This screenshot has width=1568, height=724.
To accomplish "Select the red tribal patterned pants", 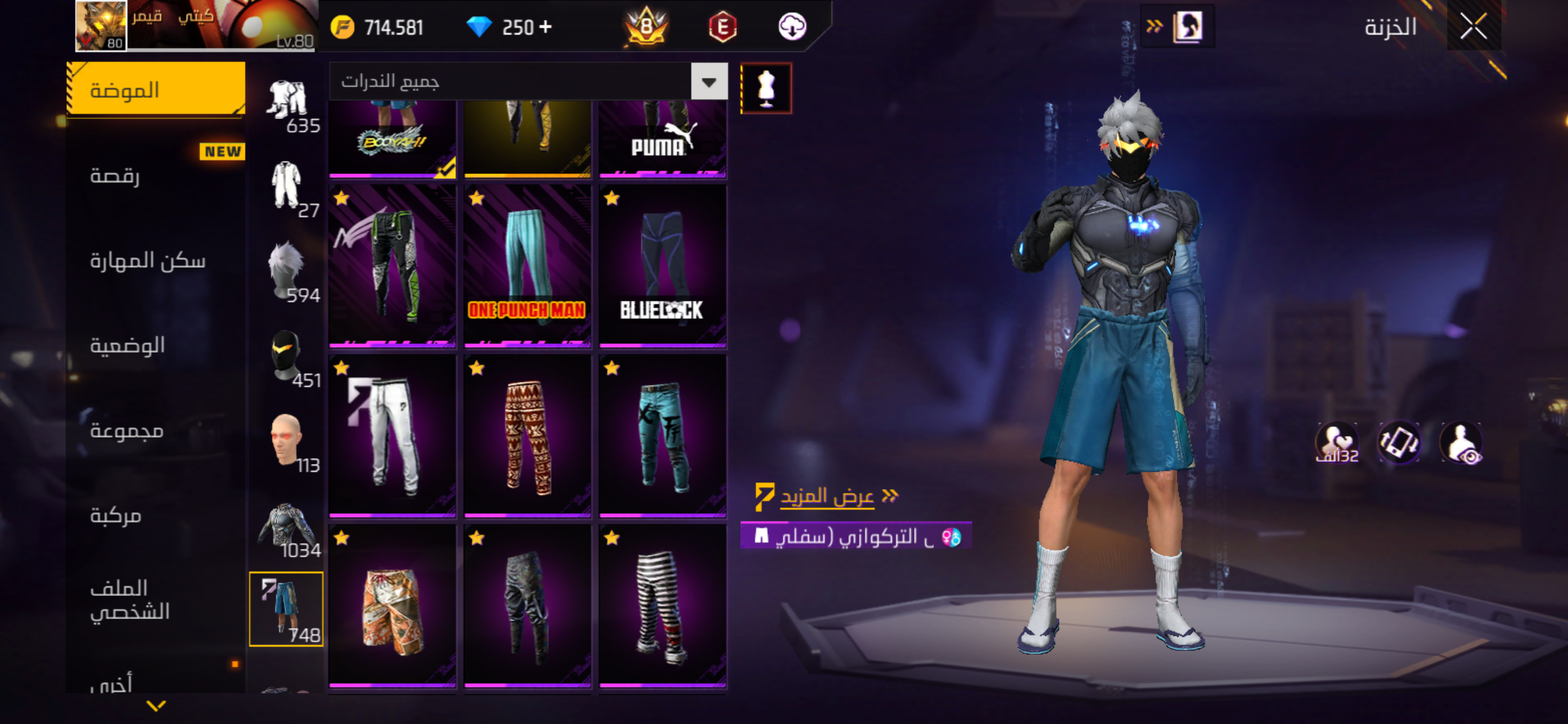I will click(527, 436).
